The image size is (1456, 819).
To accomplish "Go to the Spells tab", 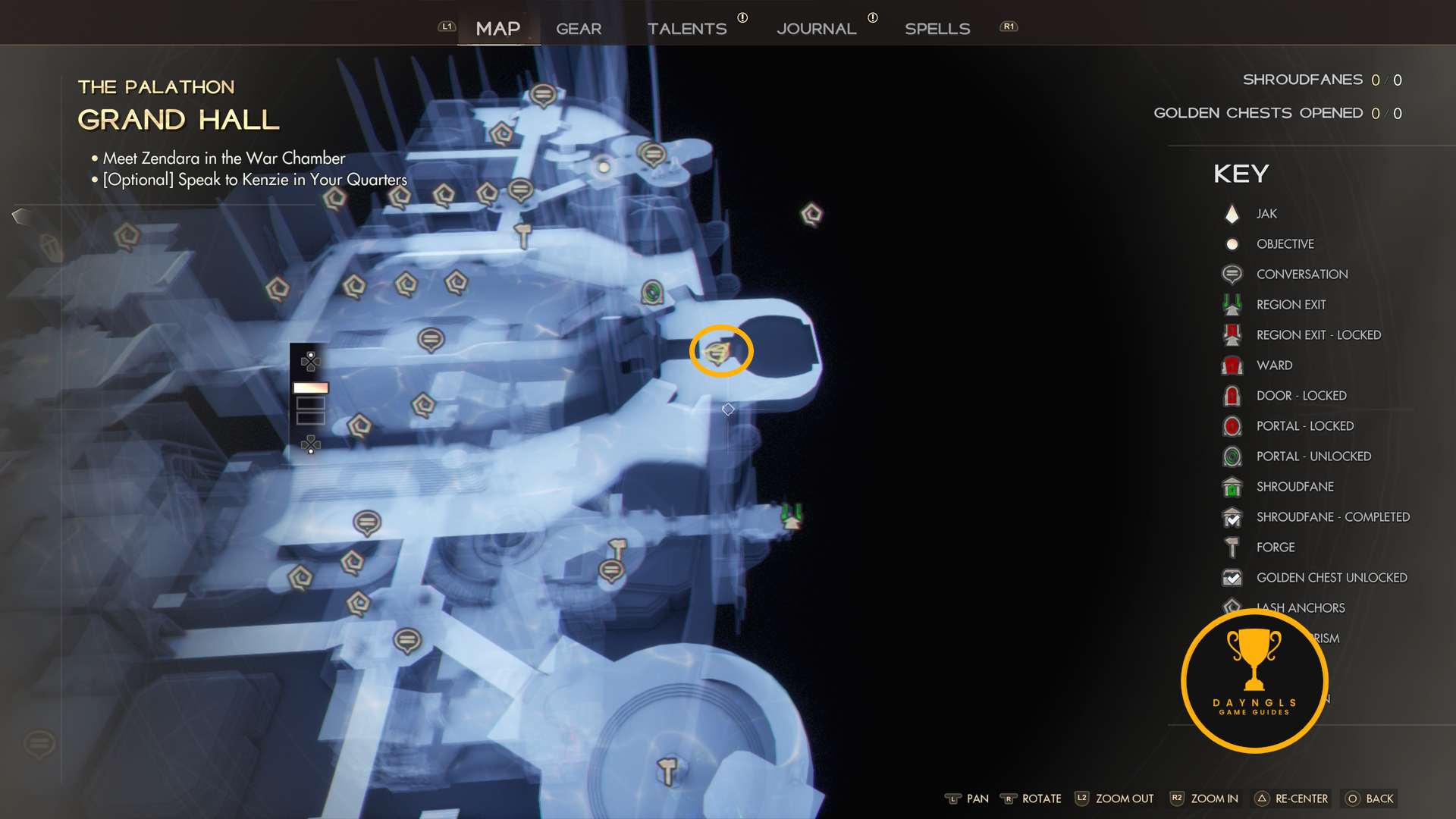I will (x=937, y=29).
